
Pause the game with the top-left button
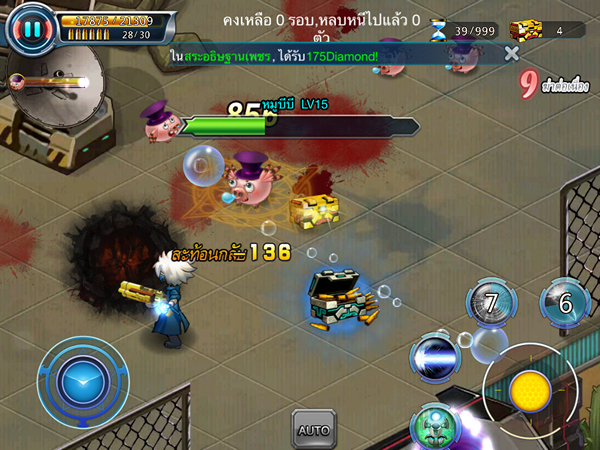(x=31, y=29)
